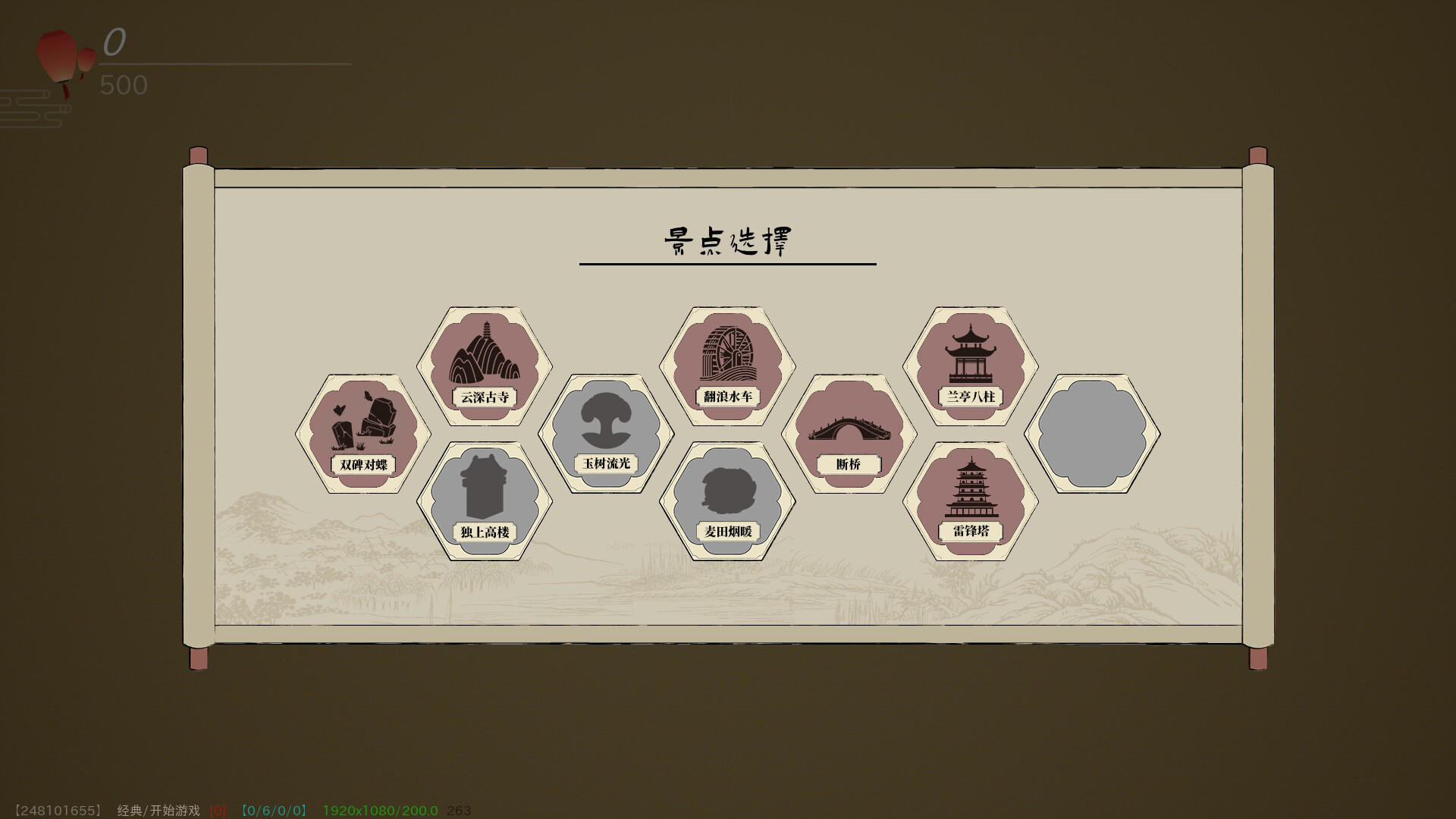Click the [0/6/0/0] counter in status bar
The image size is (1456, 819).
coord(273,809)
